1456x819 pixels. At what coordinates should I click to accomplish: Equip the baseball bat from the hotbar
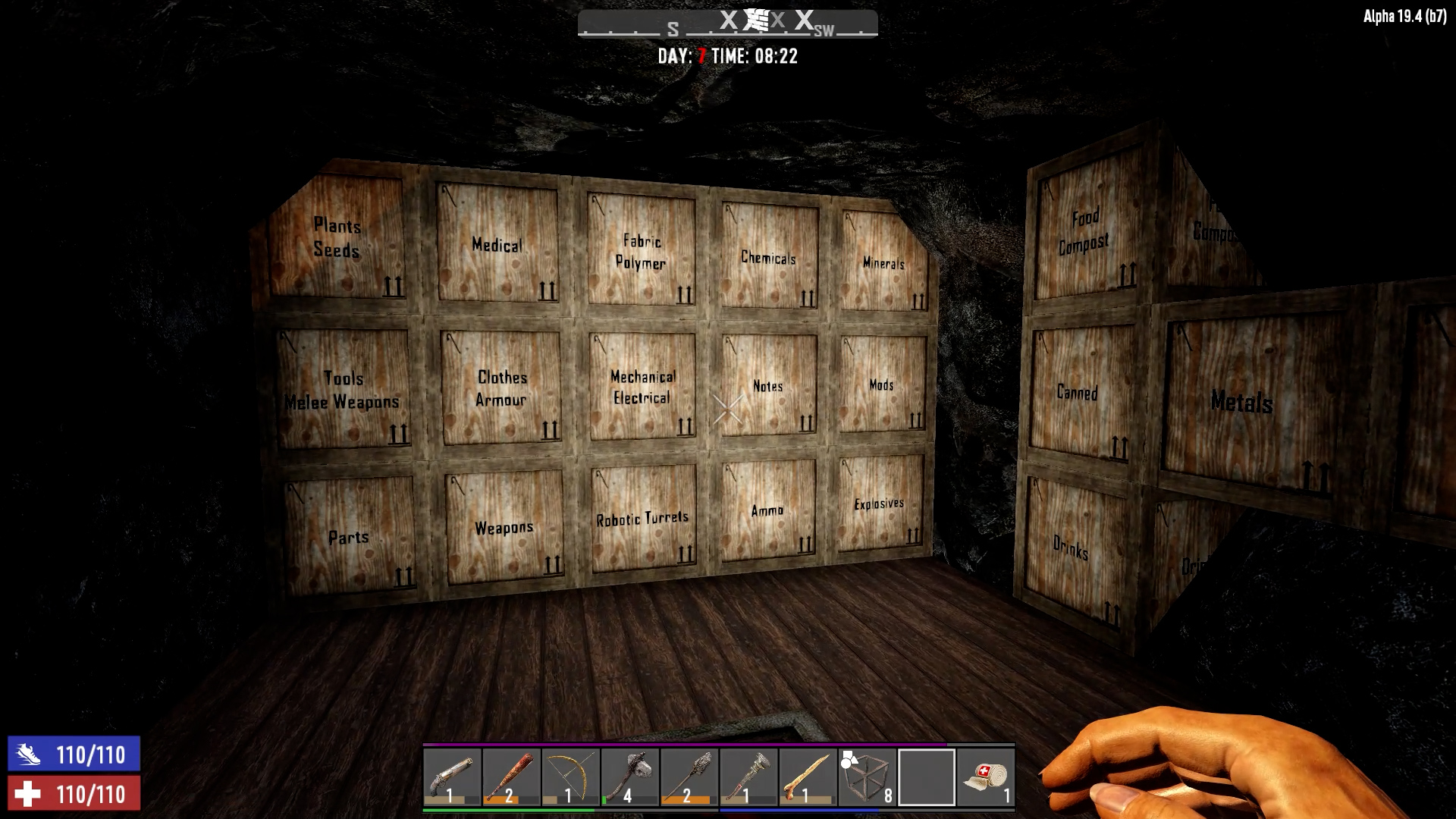point(512,775)
